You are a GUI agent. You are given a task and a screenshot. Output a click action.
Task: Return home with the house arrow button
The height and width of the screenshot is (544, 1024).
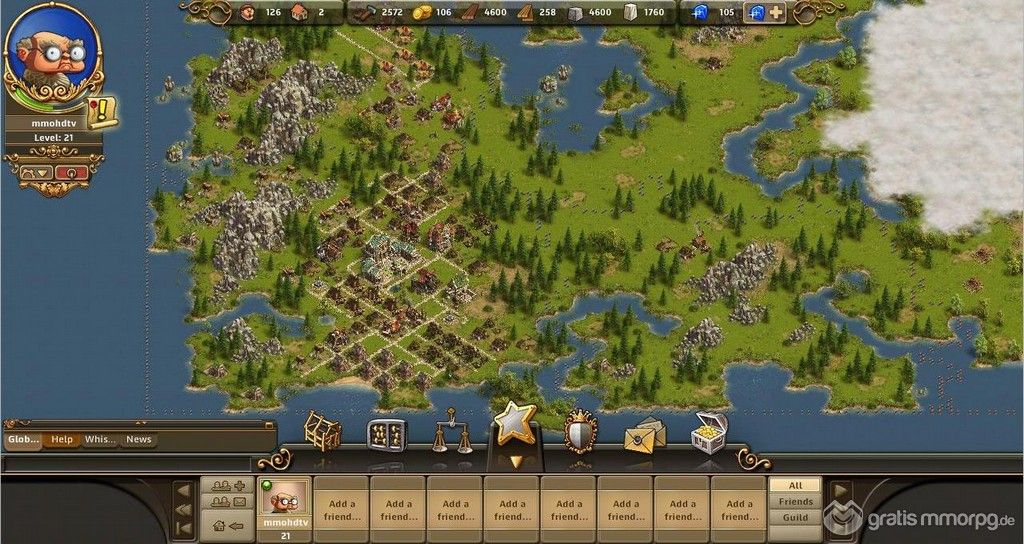227,525
